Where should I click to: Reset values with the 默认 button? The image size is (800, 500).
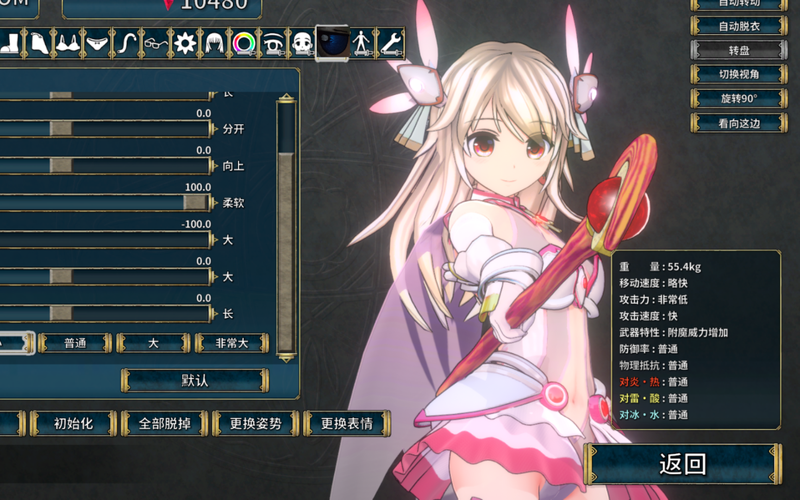click(195, 380)
